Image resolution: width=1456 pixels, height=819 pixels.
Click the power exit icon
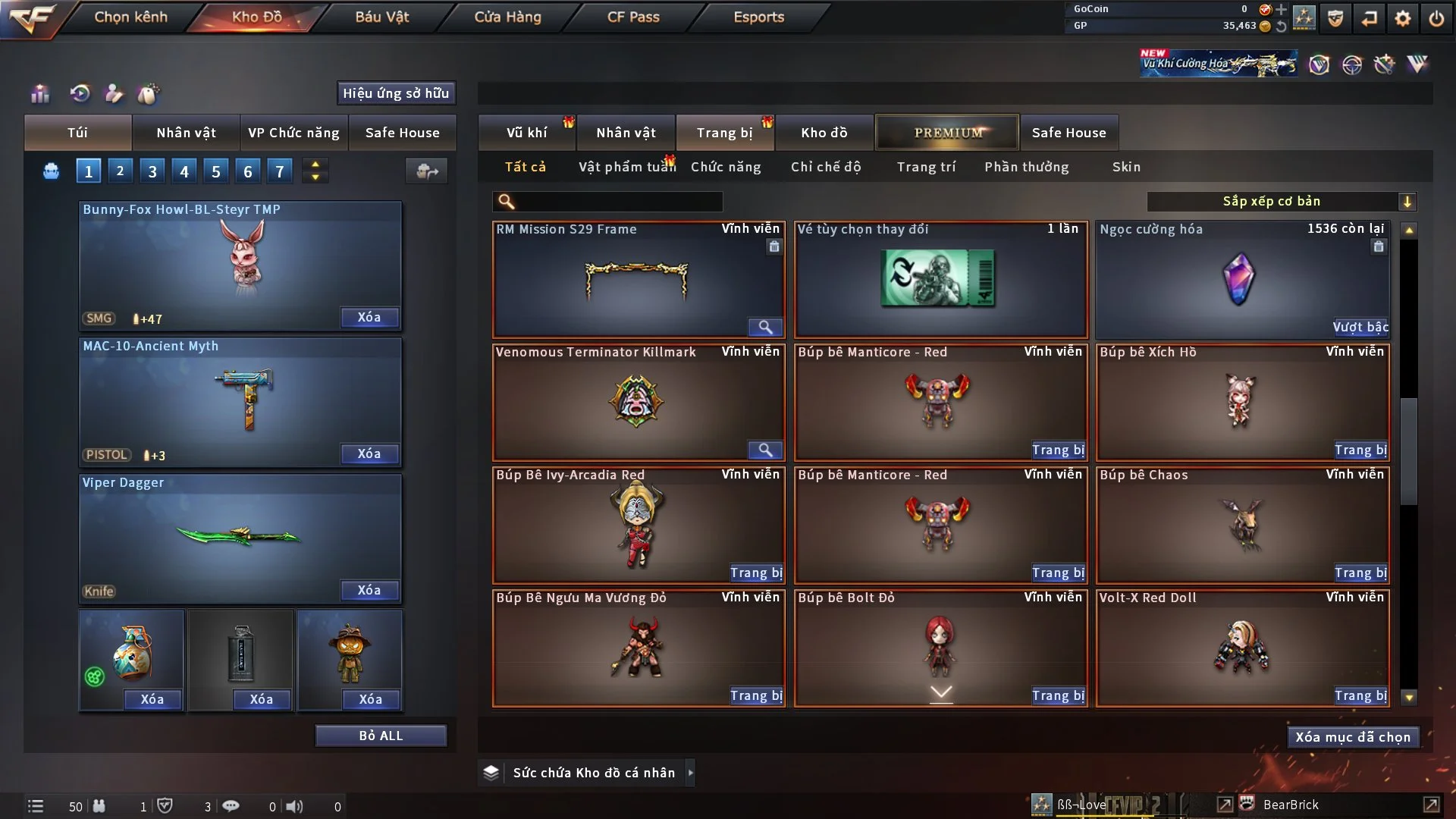pyautogui.click(x=1436, y=18)
